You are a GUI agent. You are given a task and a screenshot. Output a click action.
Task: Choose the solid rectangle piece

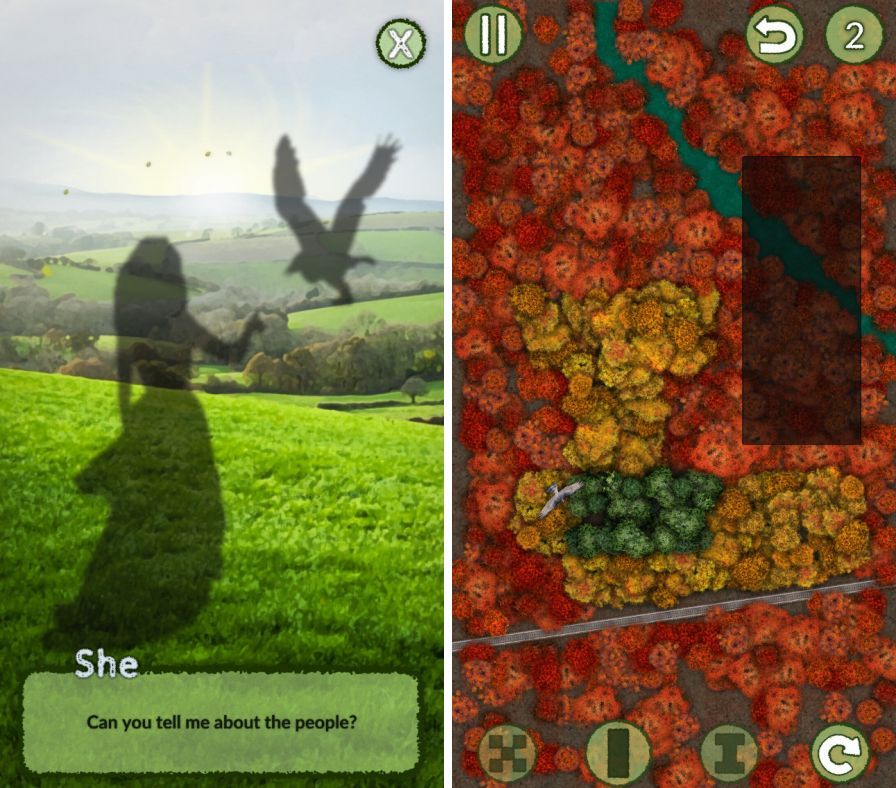coord(620,752)
